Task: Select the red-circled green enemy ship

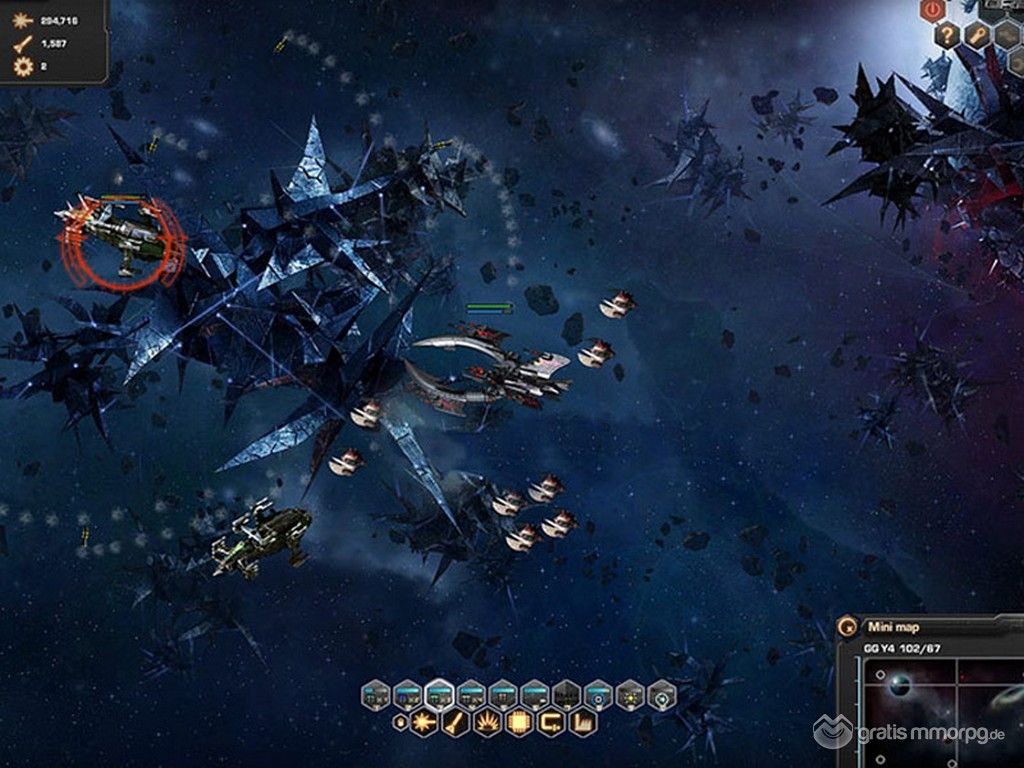Action: tap(122, 238)
